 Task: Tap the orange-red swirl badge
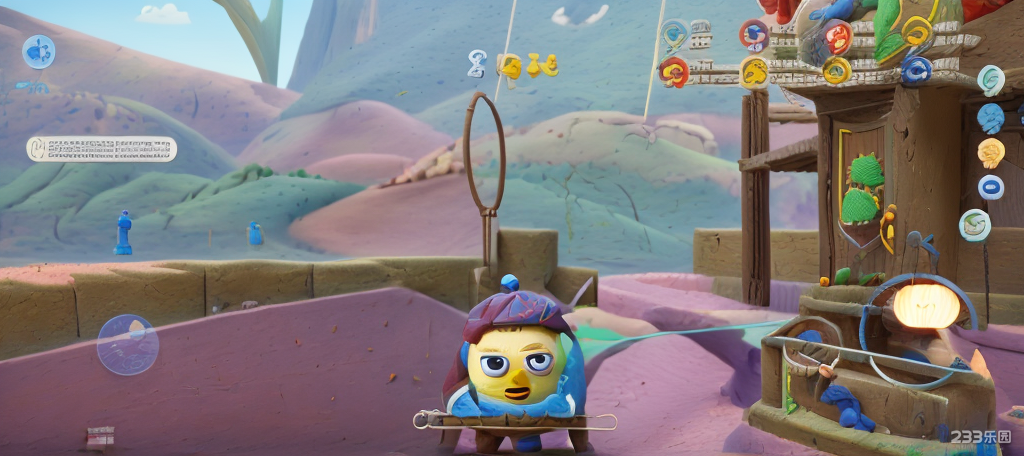836,38
